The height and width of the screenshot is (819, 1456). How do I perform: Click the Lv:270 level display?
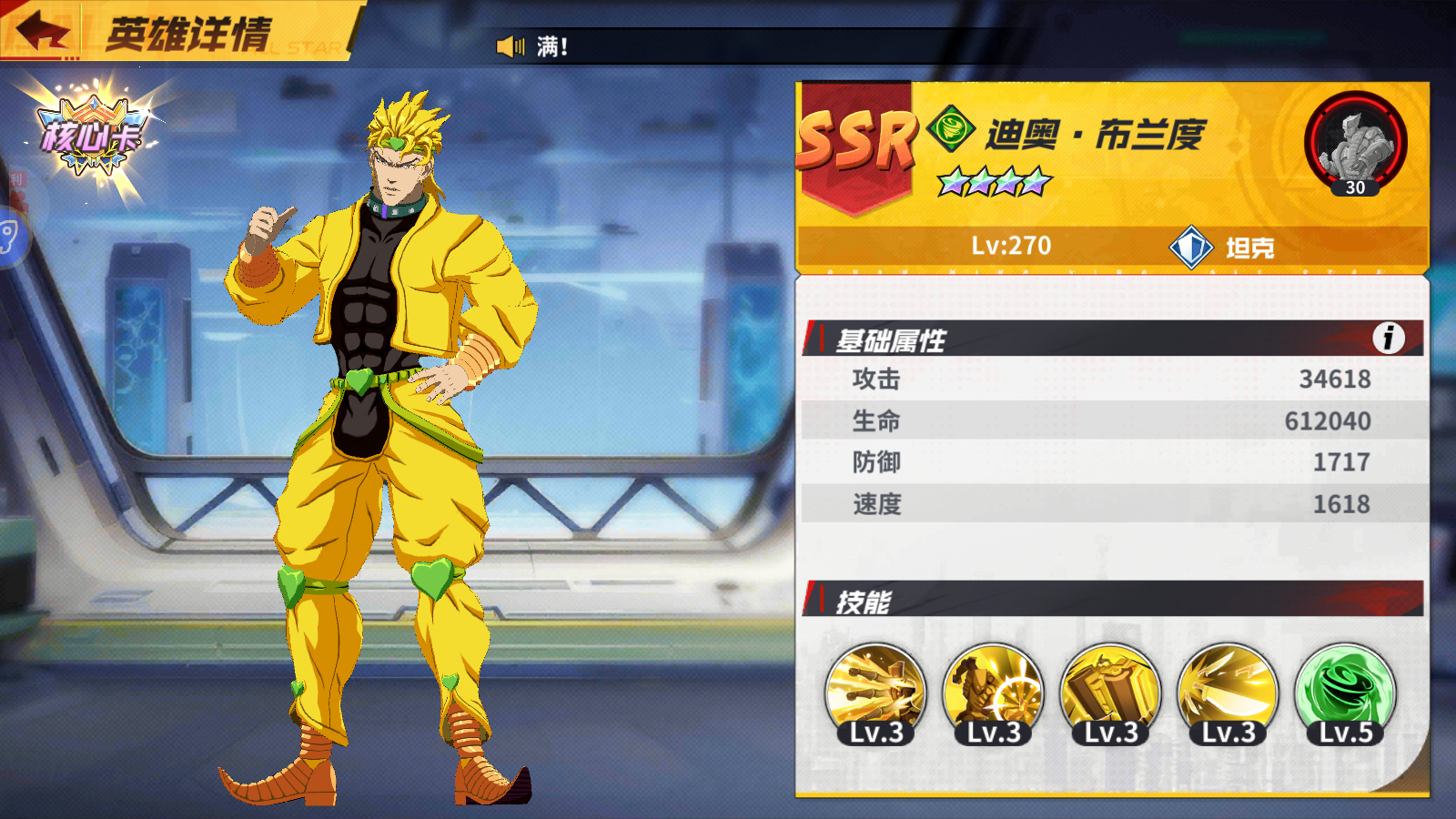pos(1010,244)
